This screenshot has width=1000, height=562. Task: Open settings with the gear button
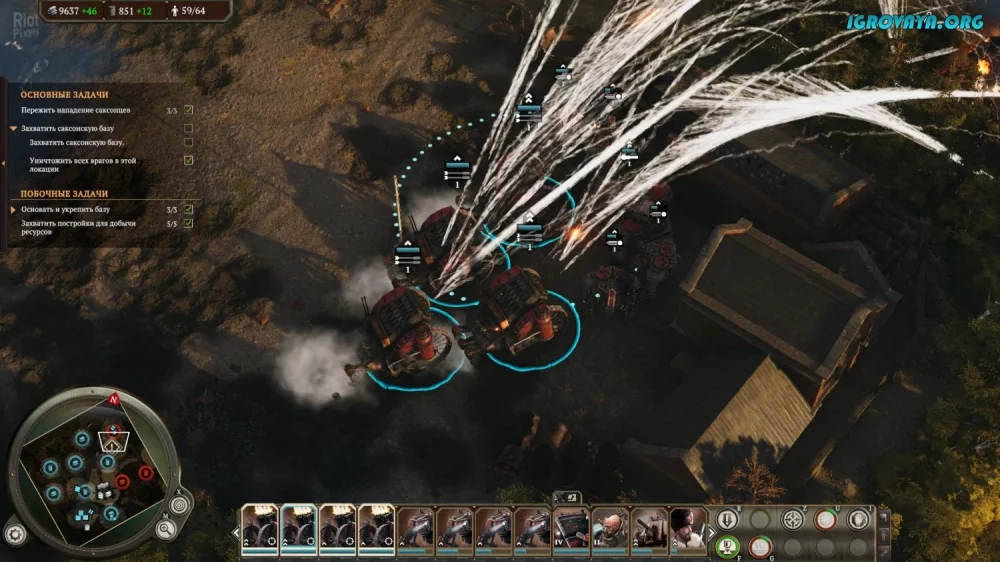point(15,533)
